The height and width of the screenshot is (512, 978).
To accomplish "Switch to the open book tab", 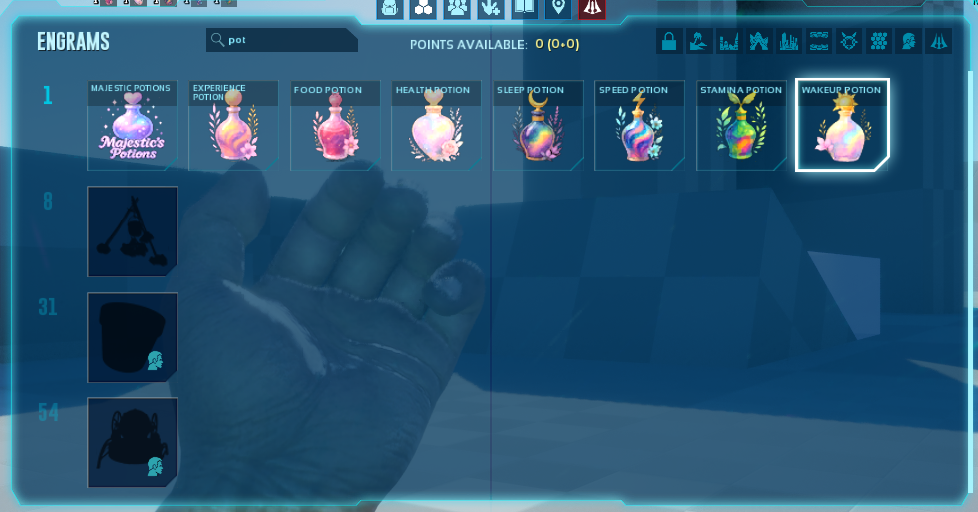I will [x=524, y=8].
